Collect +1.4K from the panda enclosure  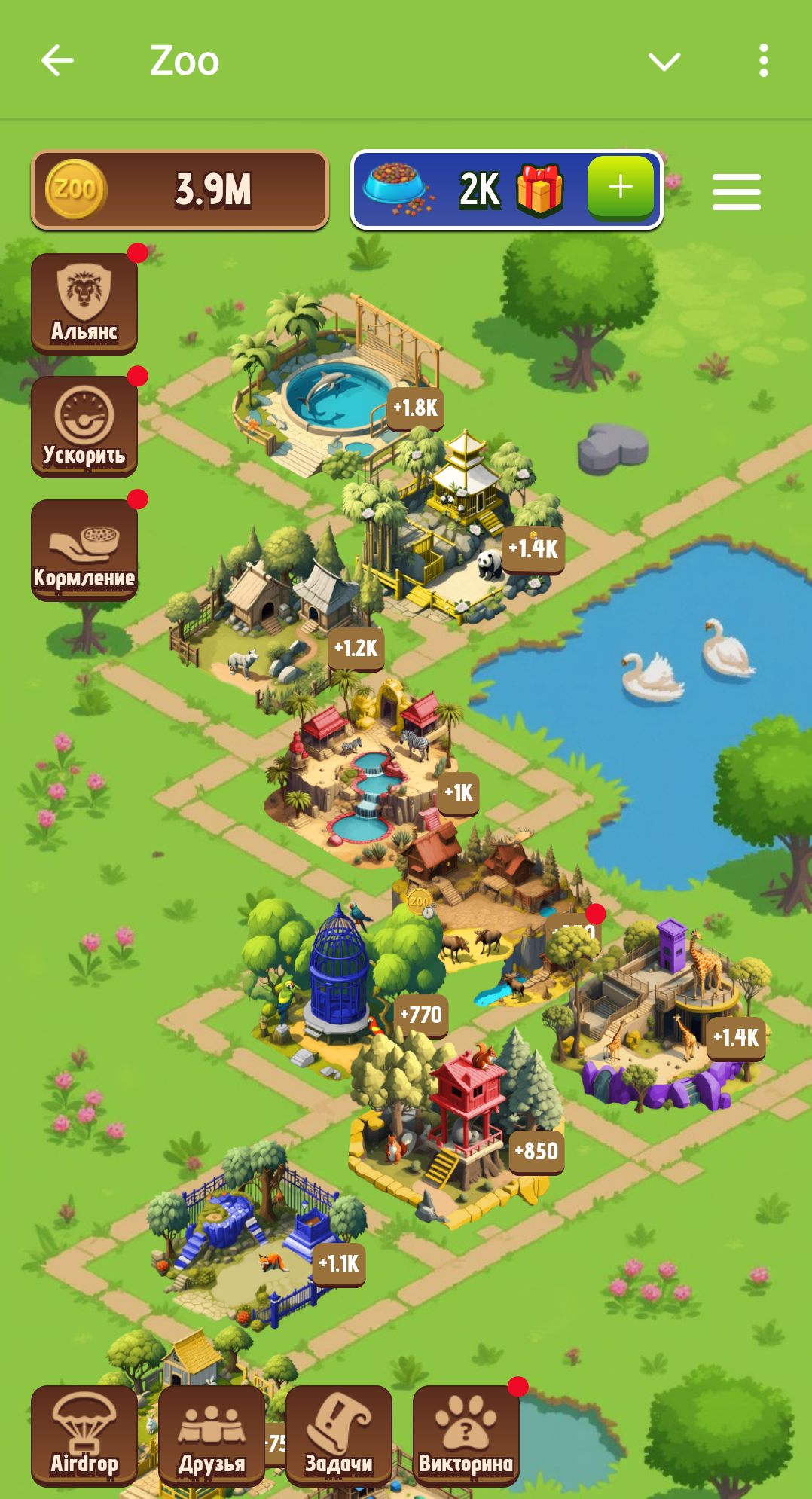pyautogui.click(x=533, y=549)
